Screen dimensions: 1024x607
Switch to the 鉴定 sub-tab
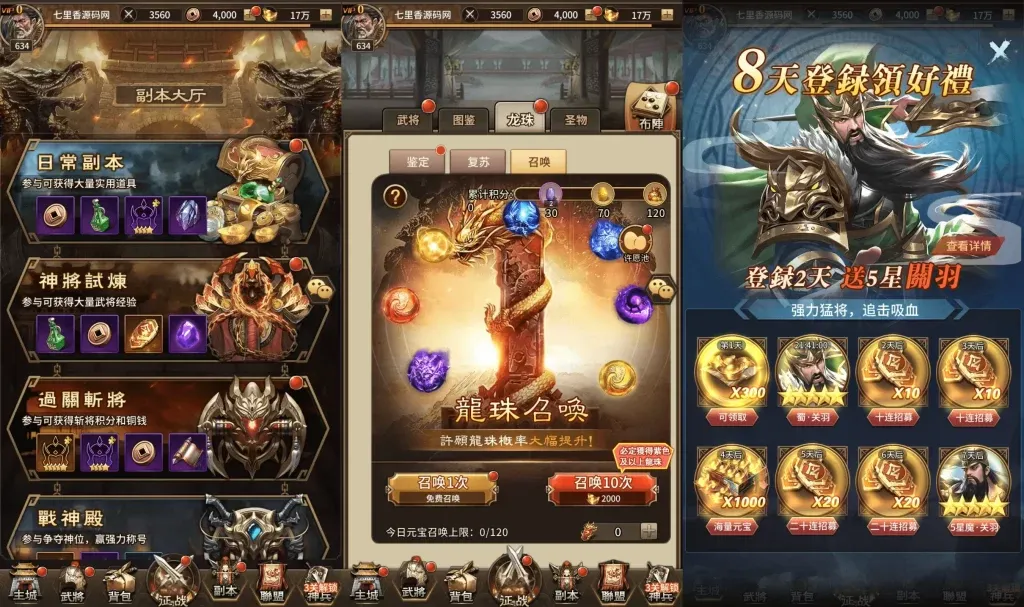[417, 161]
